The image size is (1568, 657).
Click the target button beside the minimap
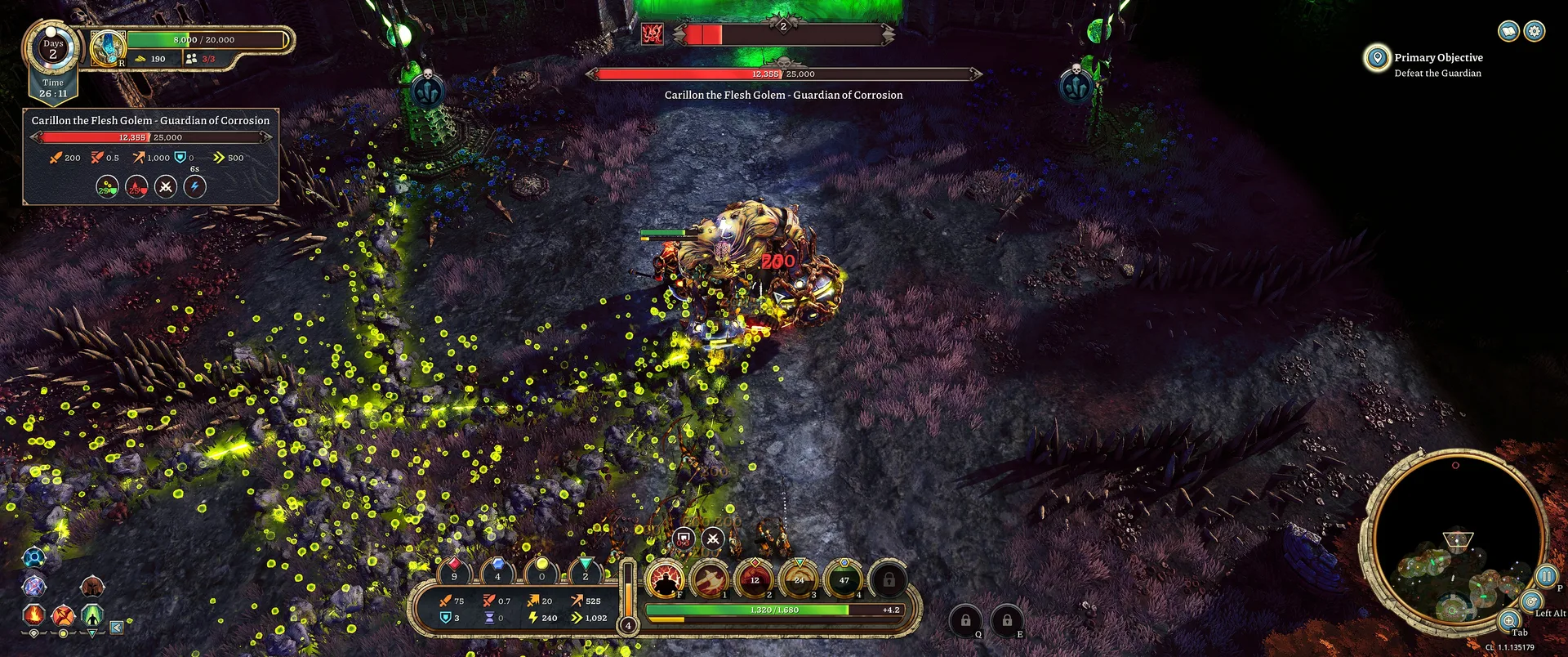click(x=1532, y=602)
